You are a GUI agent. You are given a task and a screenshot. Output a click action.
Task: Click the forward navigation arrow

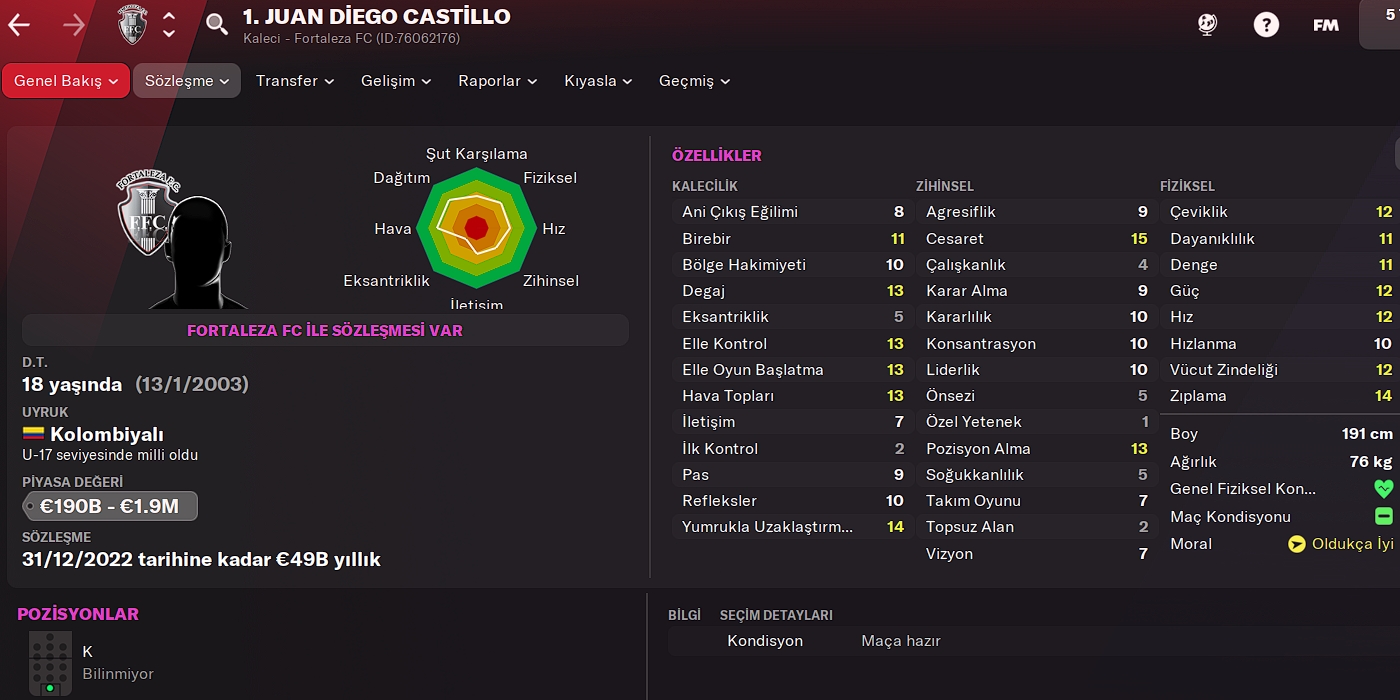(x=74, y=25)
